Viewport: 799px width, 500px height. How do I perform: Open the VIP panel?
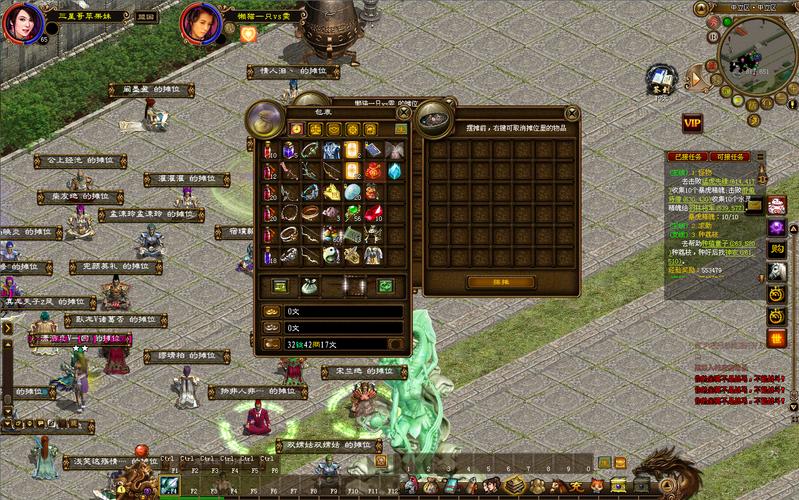pos(691,123)
